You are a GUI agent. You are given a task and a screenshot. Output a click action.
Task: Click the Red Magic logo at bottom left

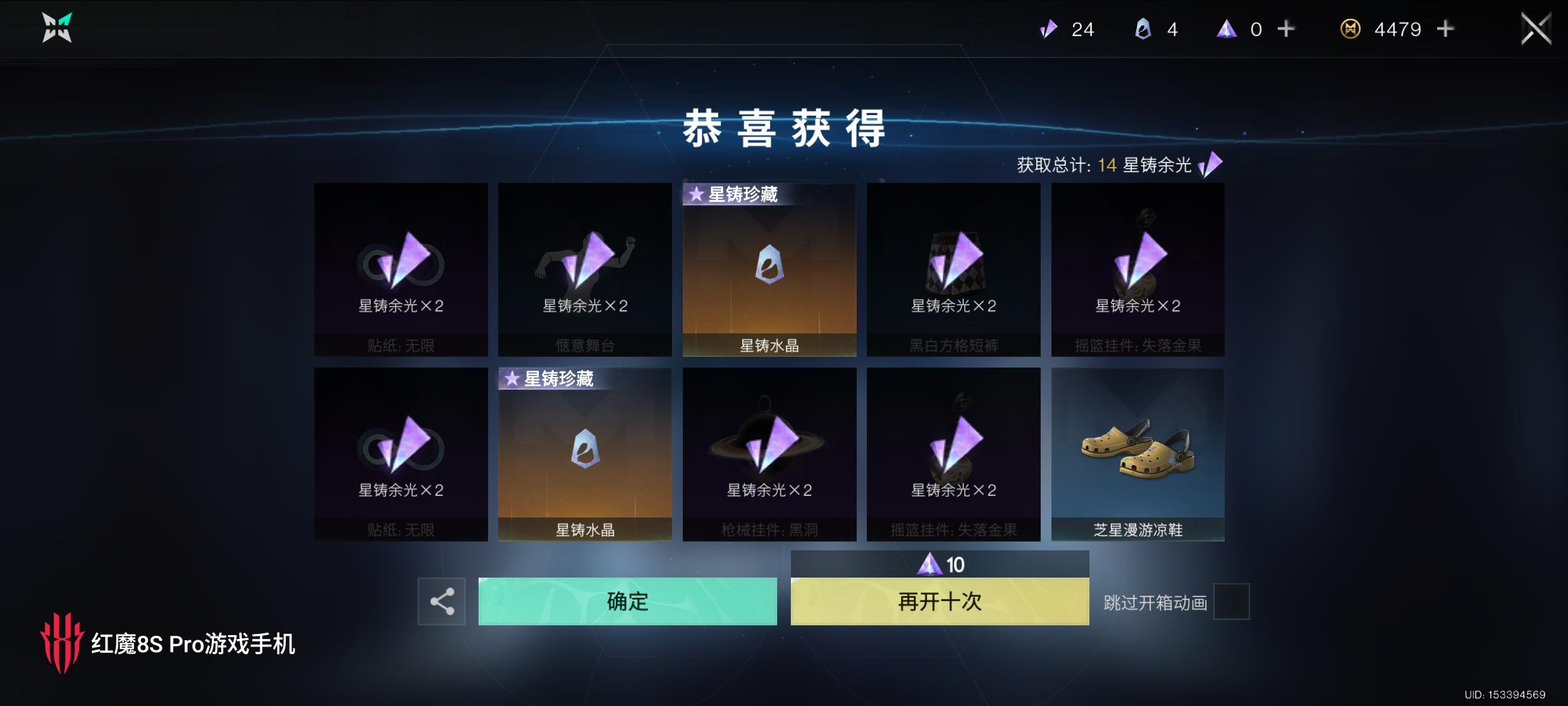coord(65,646)
